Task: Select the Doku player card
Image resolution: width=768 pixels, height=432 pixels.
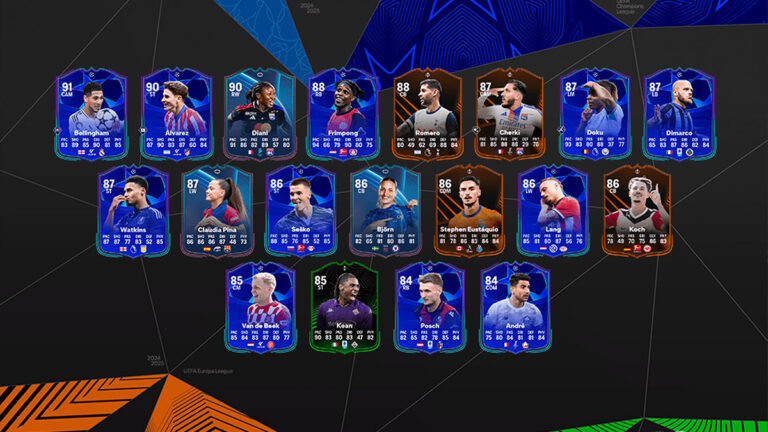Action: tap(594, 114)
